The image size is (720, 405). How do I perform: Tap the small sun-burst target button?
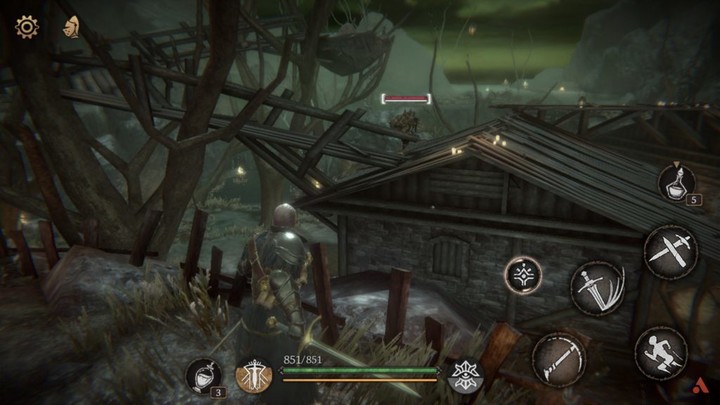click(x=521, y=274)
